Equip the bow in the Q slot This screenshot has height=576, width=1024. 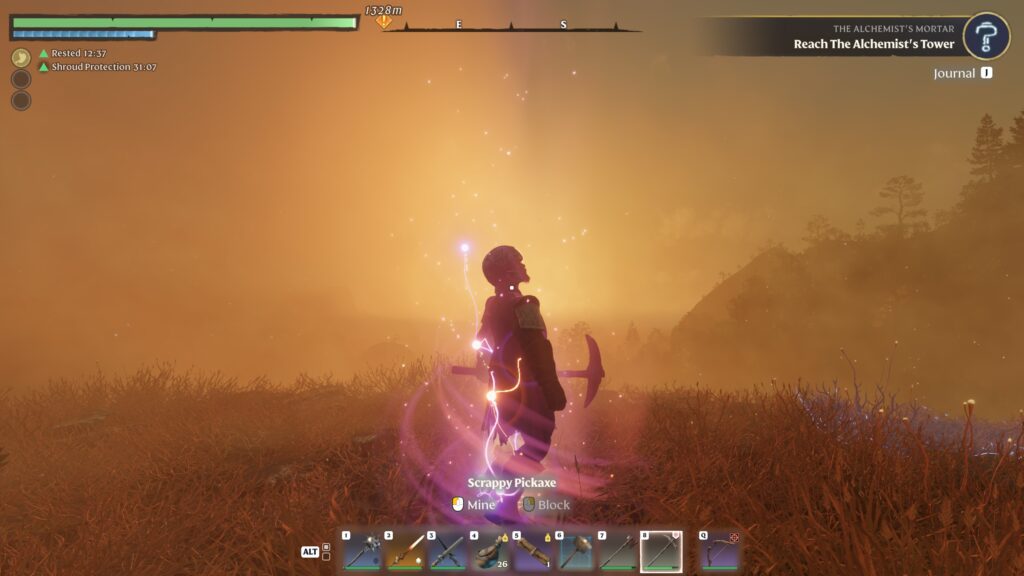point(719,551)
